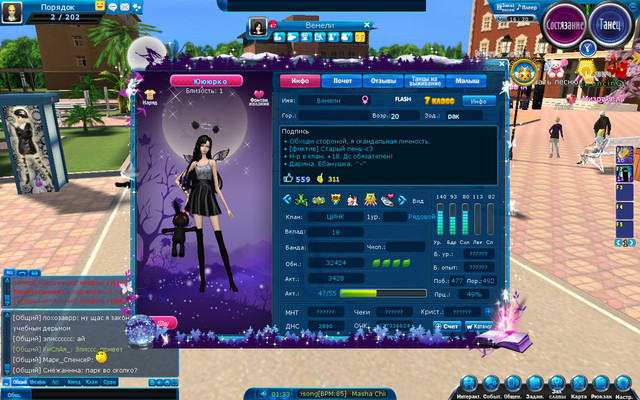
Task: Switch to the Инфо tab
Action: [x=299, y=81]
